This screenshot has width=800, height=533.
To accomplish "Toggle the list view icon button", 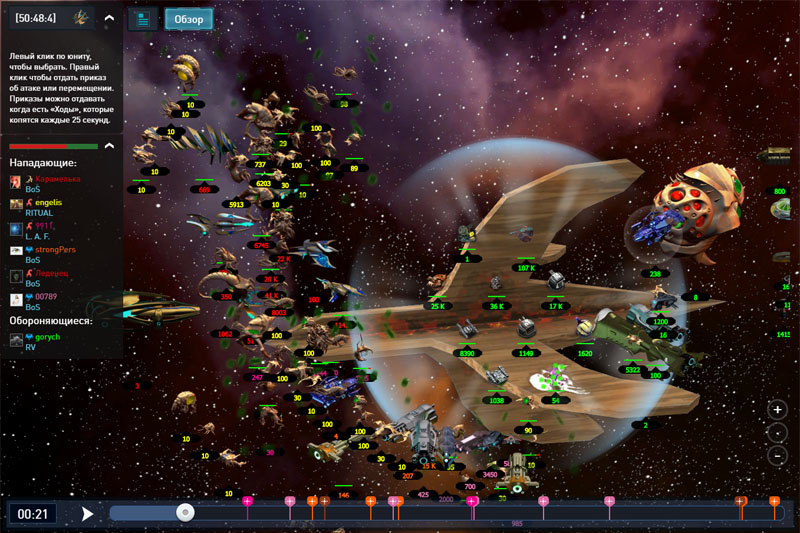I will [x=144, y=19].
